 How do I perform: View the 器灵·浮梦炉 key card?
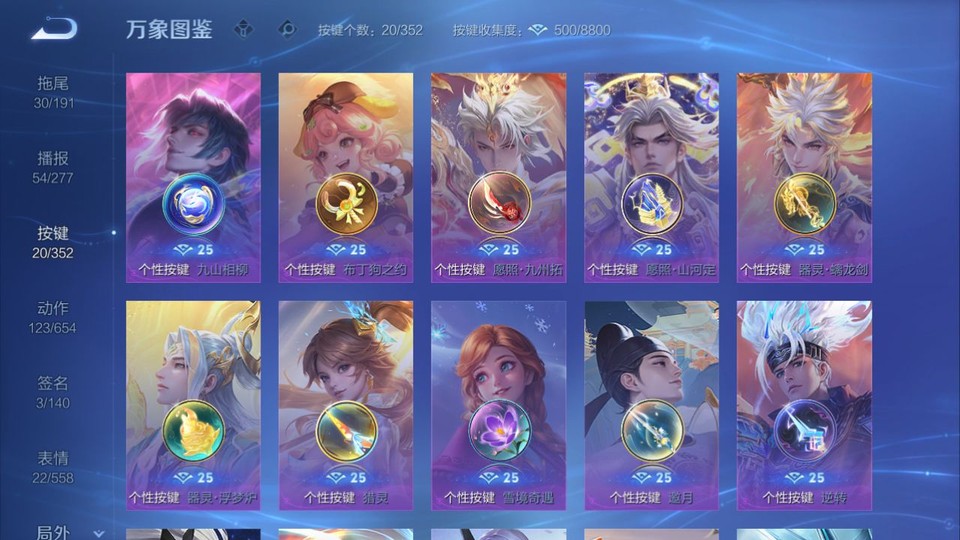pyautogui.click(x=193, y=405)
